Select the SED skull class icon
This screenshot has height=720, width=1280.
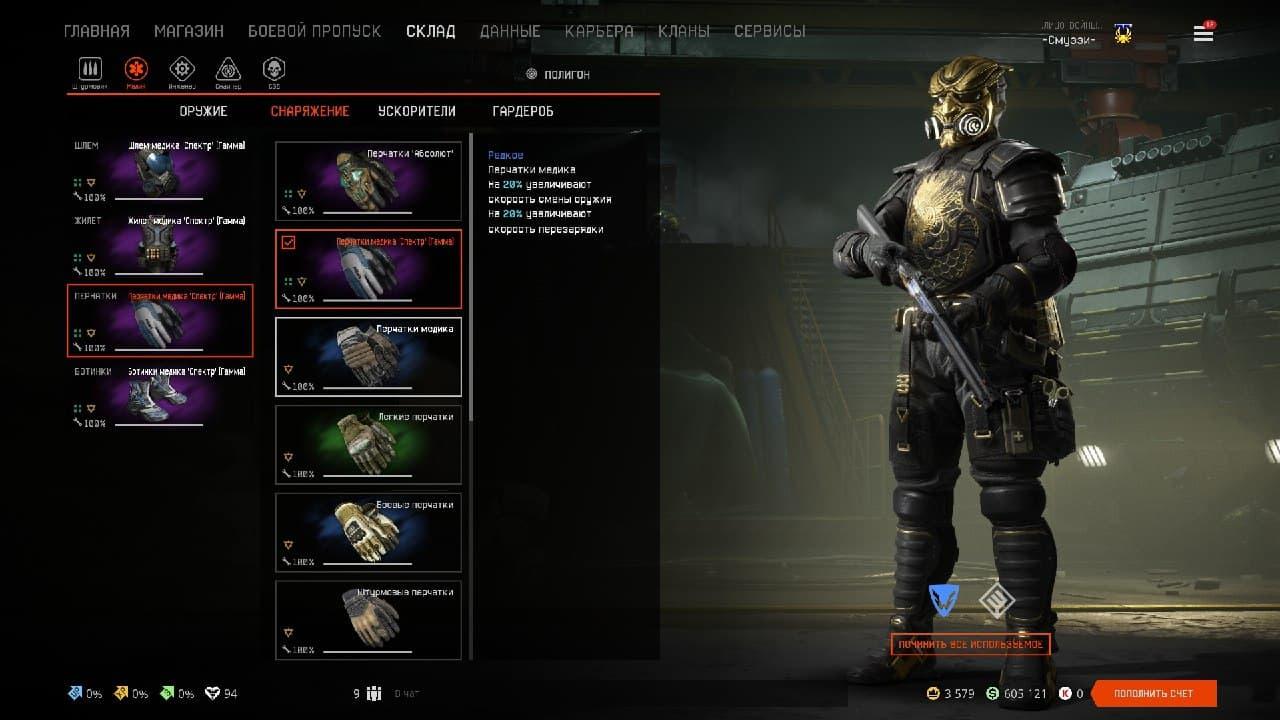point(273,69)
